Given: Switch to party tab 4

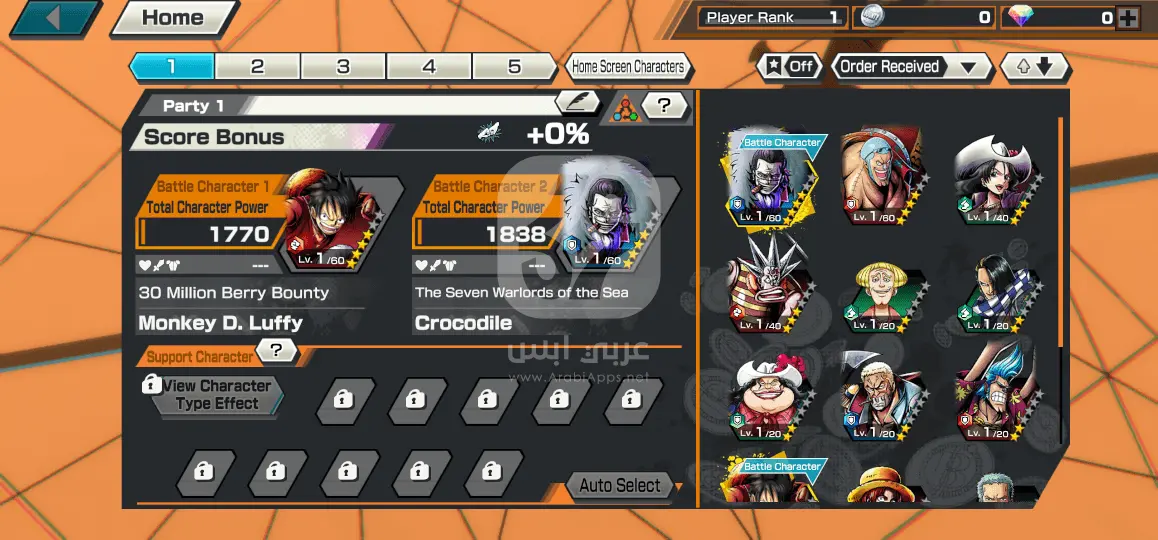Looking at the screenshot, I should point(429,67).
